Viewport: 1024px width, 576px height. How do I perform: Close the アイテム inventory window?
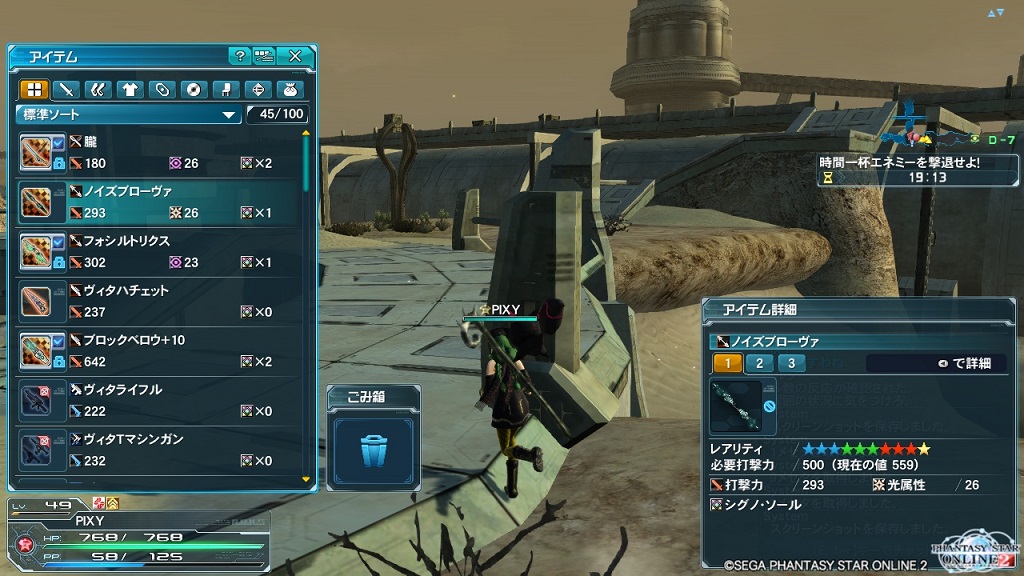click(x=295, y=56)
